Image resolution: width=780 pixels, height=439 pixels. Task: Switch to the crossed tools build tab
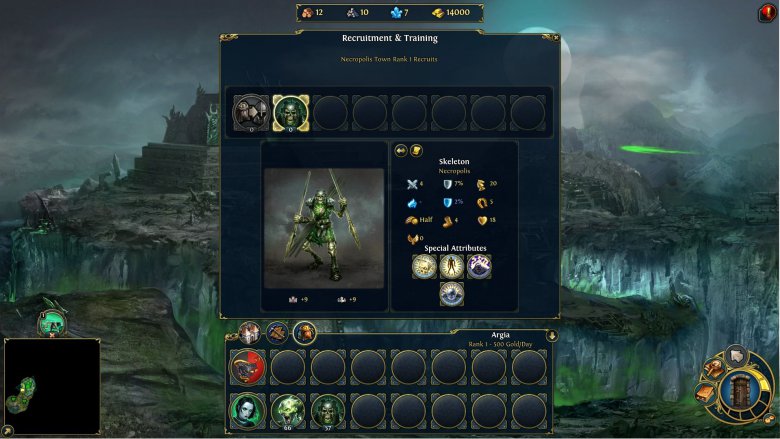tap(277, 333)
